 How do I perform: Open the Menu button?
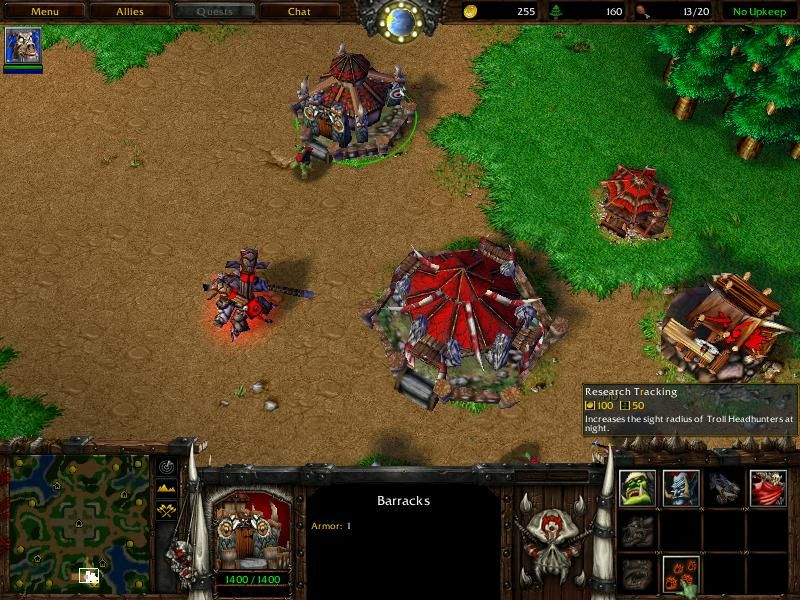44,12
